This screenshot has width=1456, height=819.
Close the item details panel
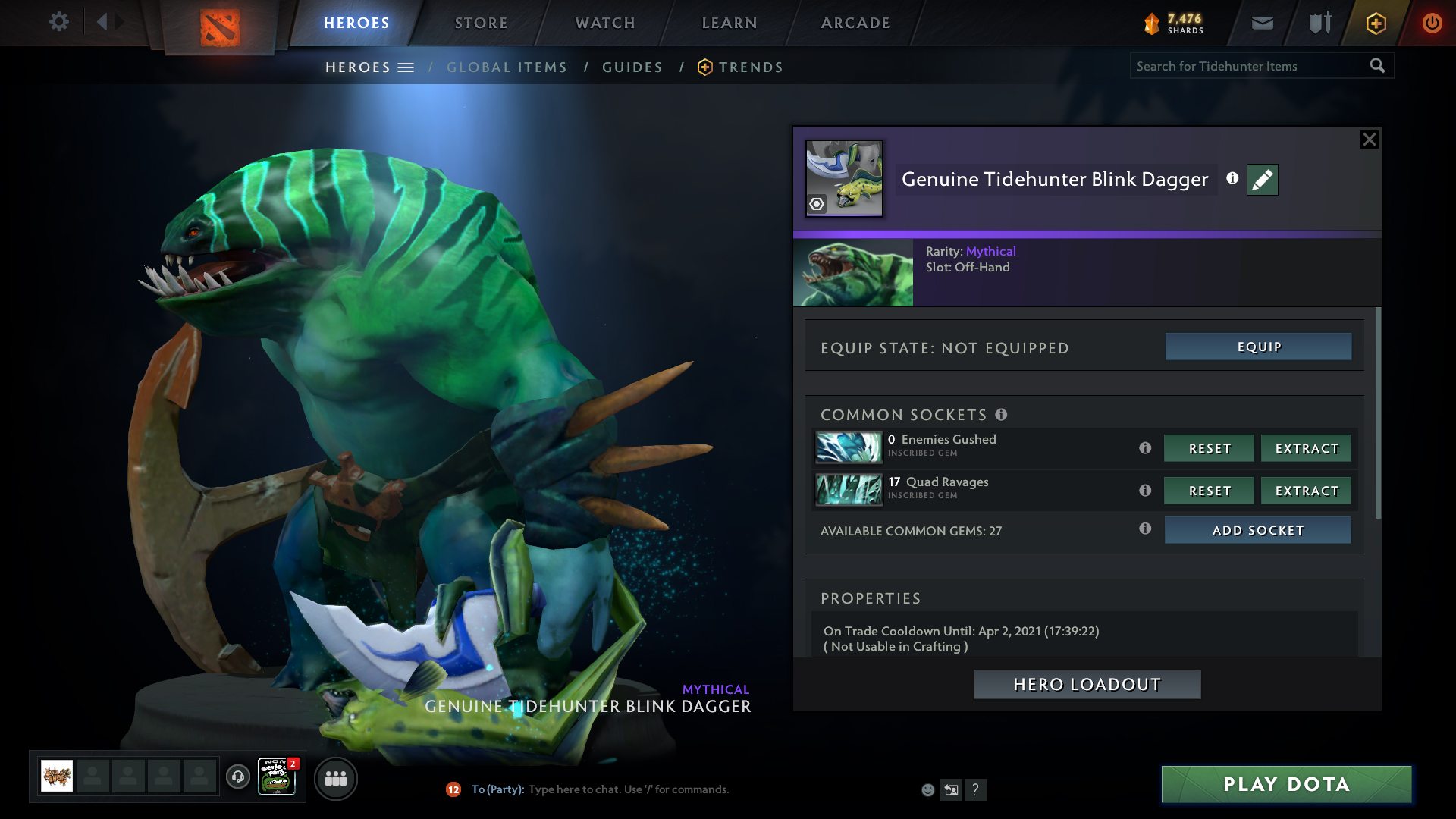click(x=1369, y=140)
